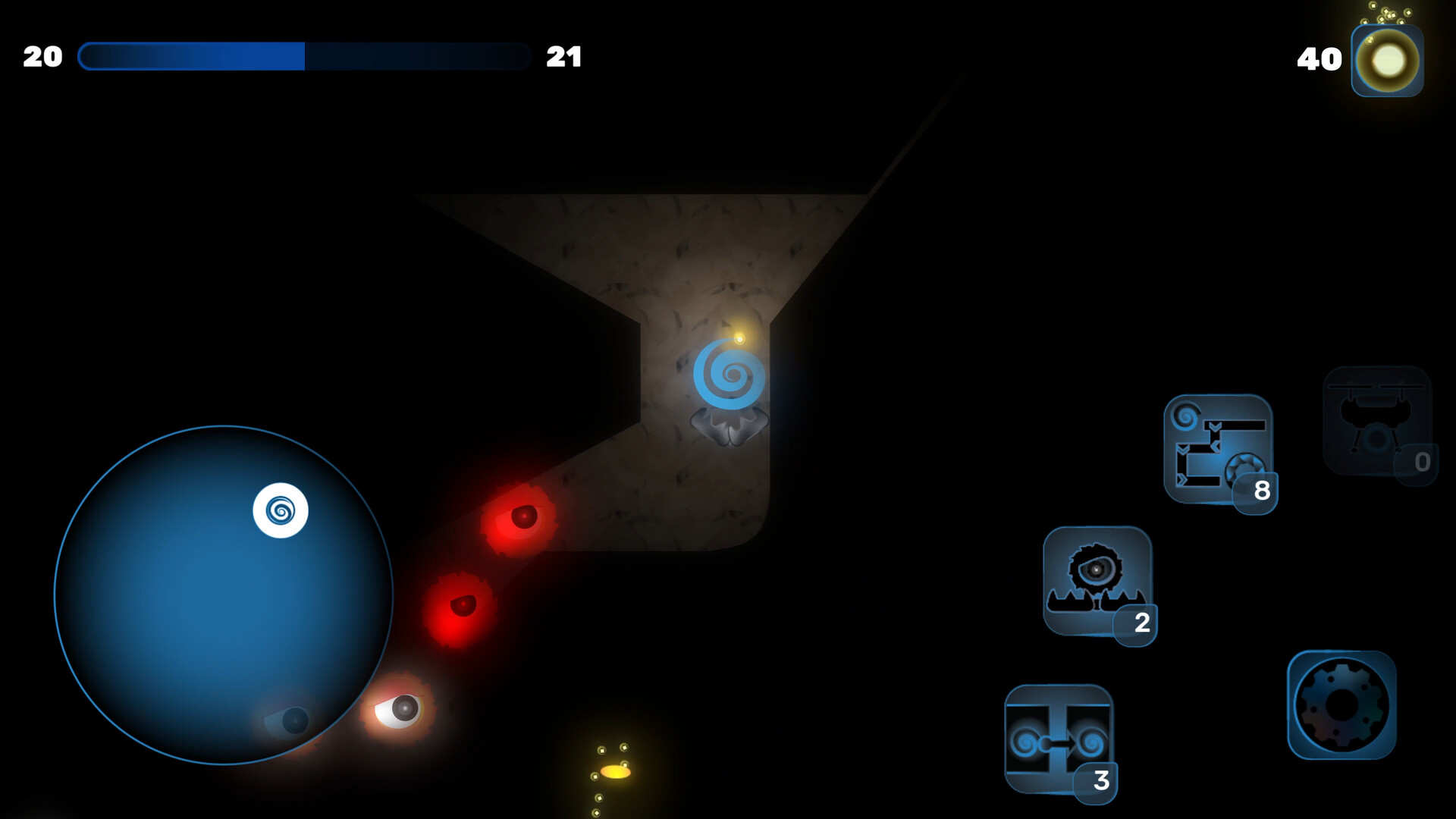Screen dimensions: 1456x819
Task: Click the glowing yellow creature at bottom
Action: tap(614, 771)
